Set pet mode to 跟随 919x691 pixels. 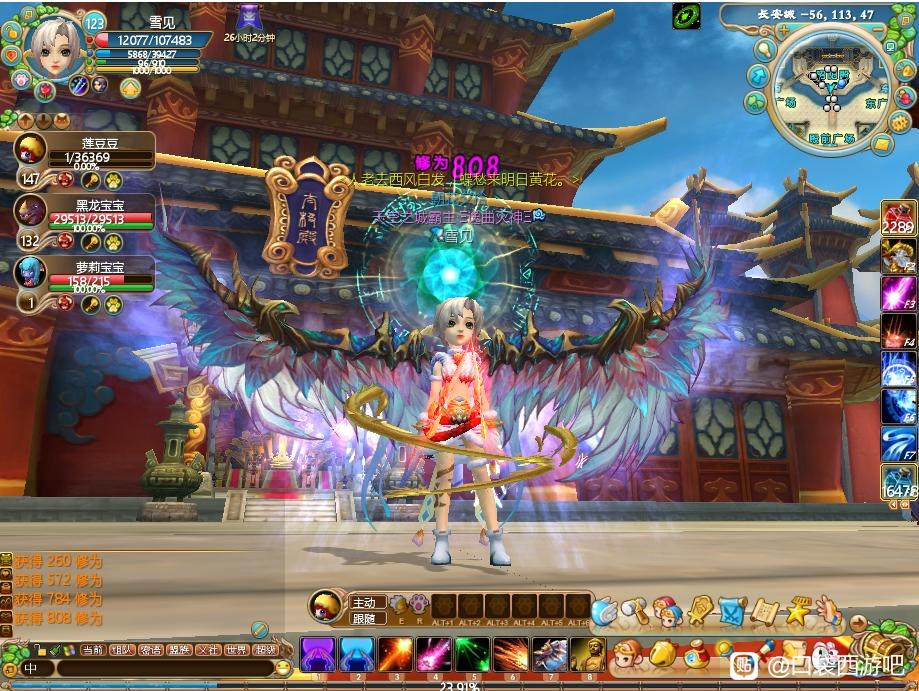[365, 619]
